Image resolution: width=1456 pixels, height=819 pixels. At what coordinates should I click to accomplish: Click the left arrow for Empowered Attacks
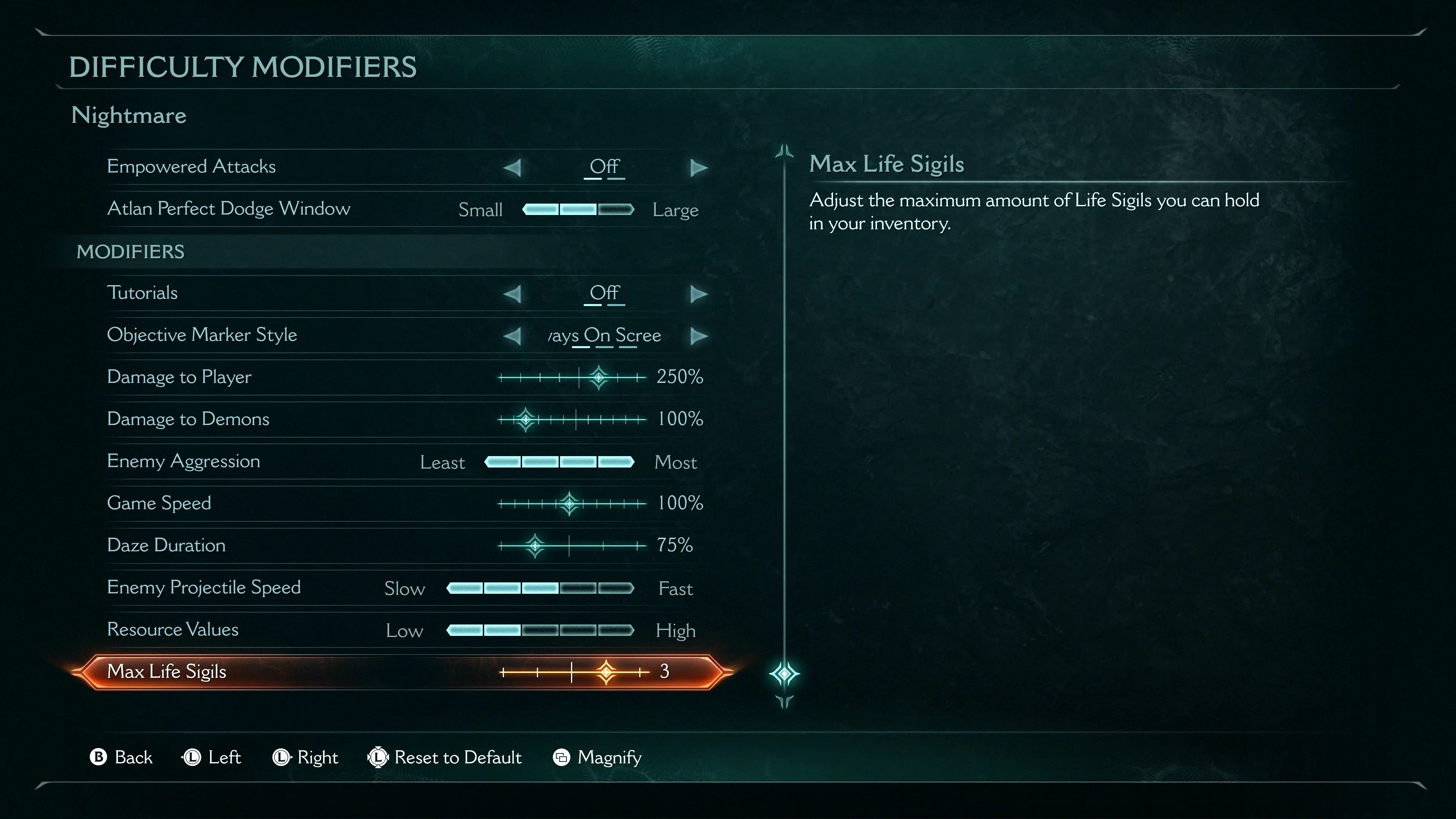[512, 167]
